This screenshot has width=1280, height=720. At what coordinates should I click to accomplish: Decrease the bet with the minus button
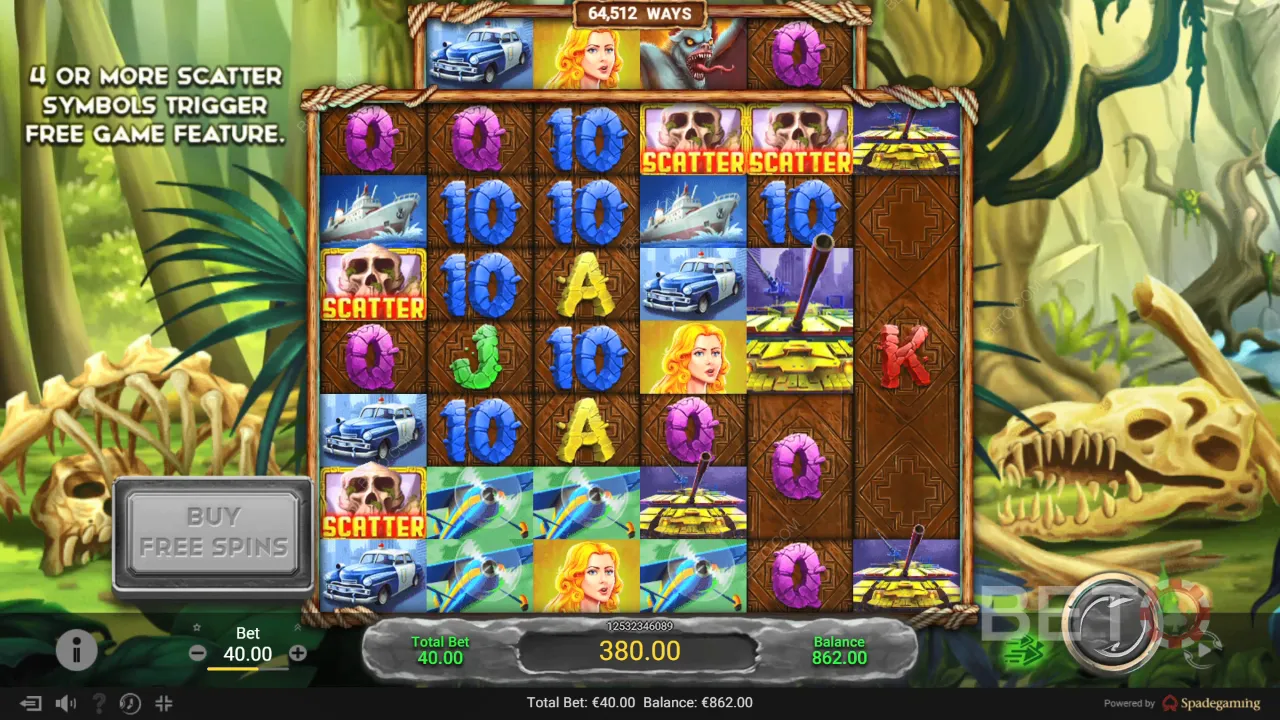(x=198, y=653)
